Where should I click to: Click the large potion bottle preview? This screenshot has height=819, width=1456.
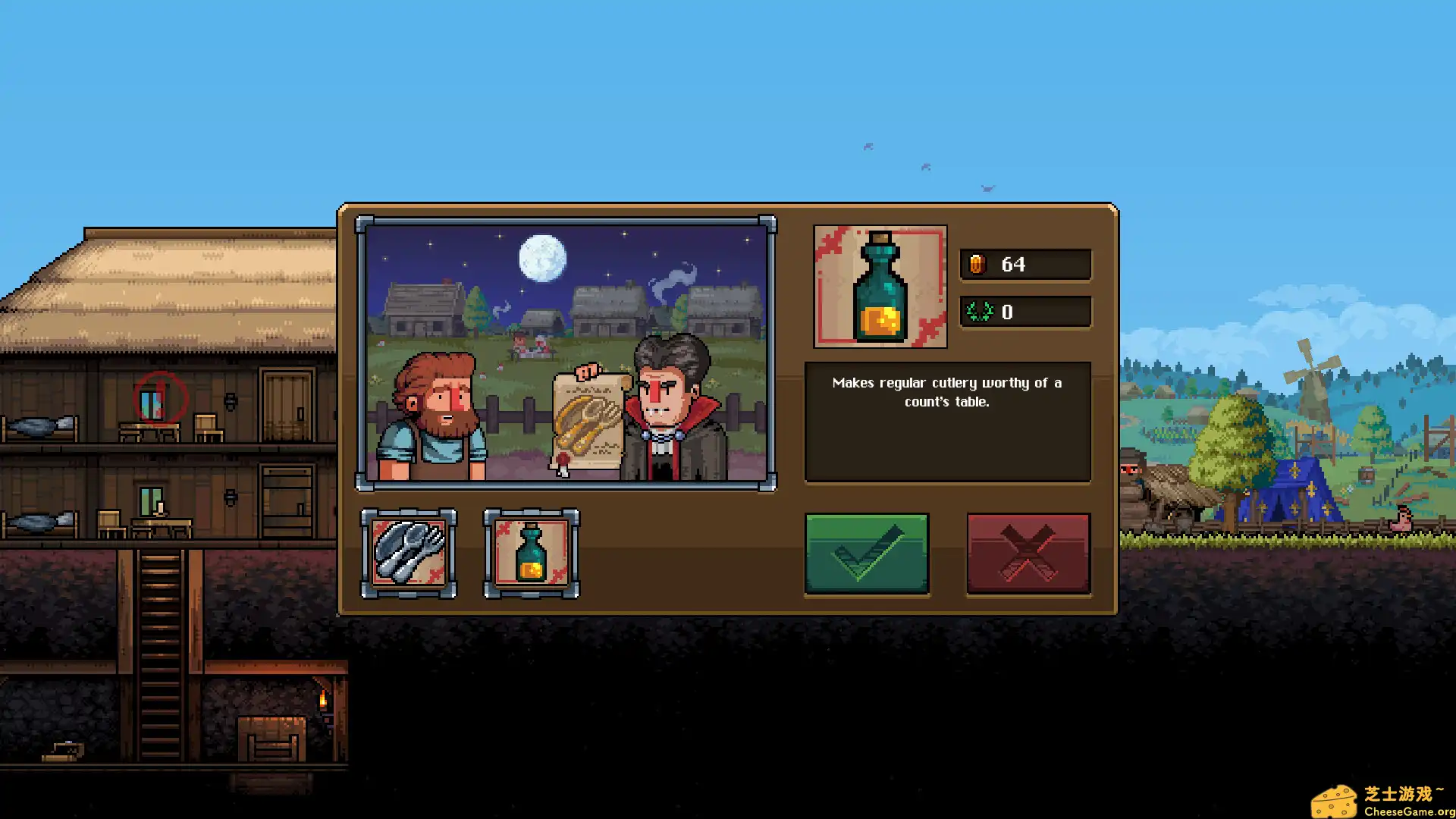coord(880,287)
